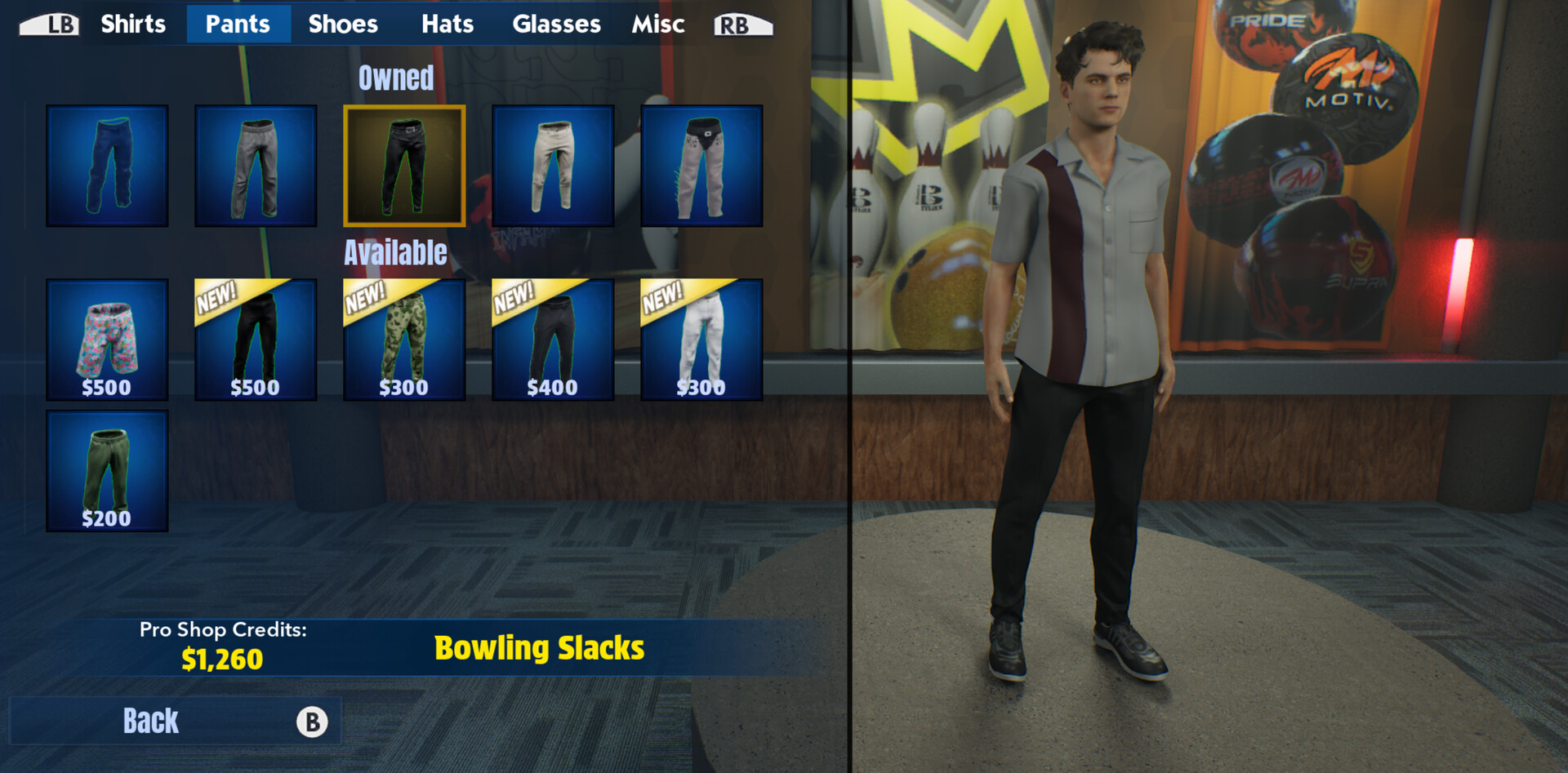This screenshot has width=1568, height=773.
Task: Choose the khaki pants in the Owned section
Action: (x=553, y=165)
